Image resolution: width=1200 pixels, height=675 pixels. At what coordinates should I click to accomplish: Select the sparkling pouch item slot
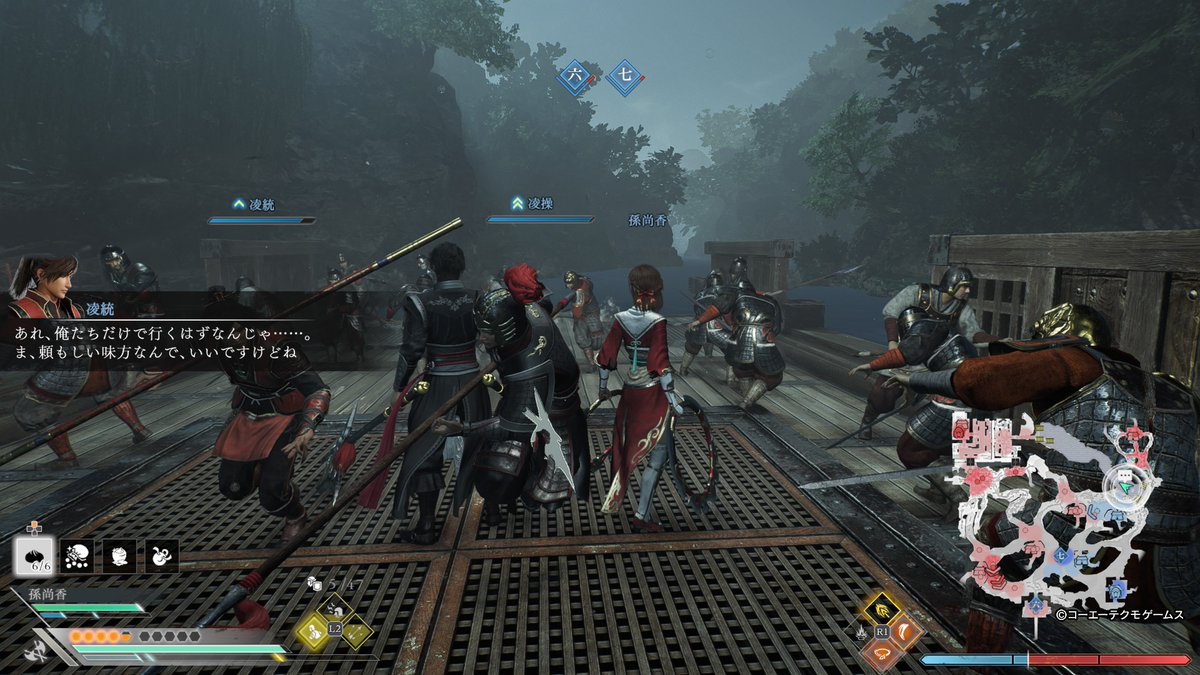pyautogui.click(x=77, y=557)
